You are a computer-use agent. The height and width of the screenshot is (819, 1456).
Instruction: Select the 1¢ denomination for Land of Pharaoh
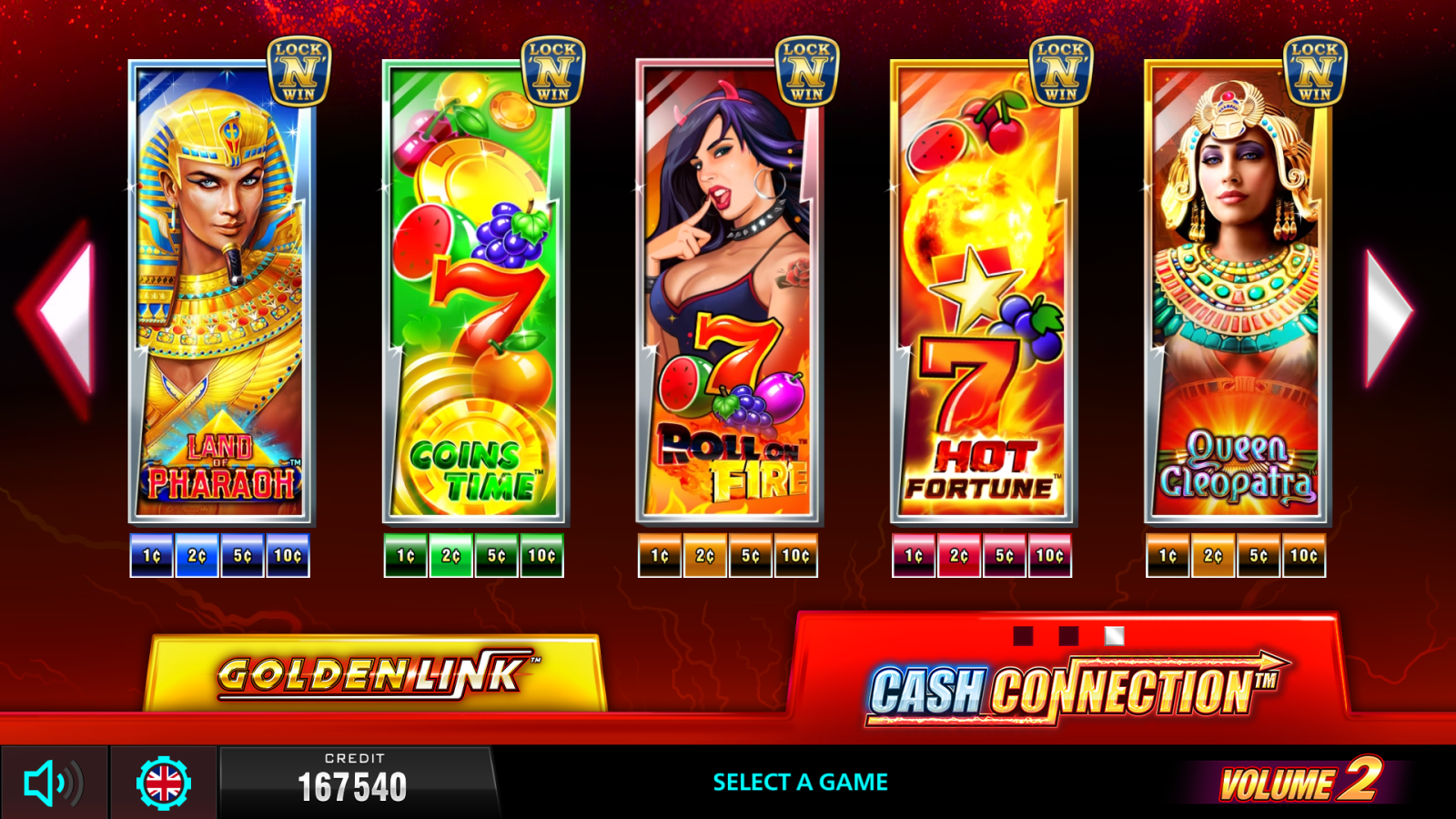coord(150,554)
